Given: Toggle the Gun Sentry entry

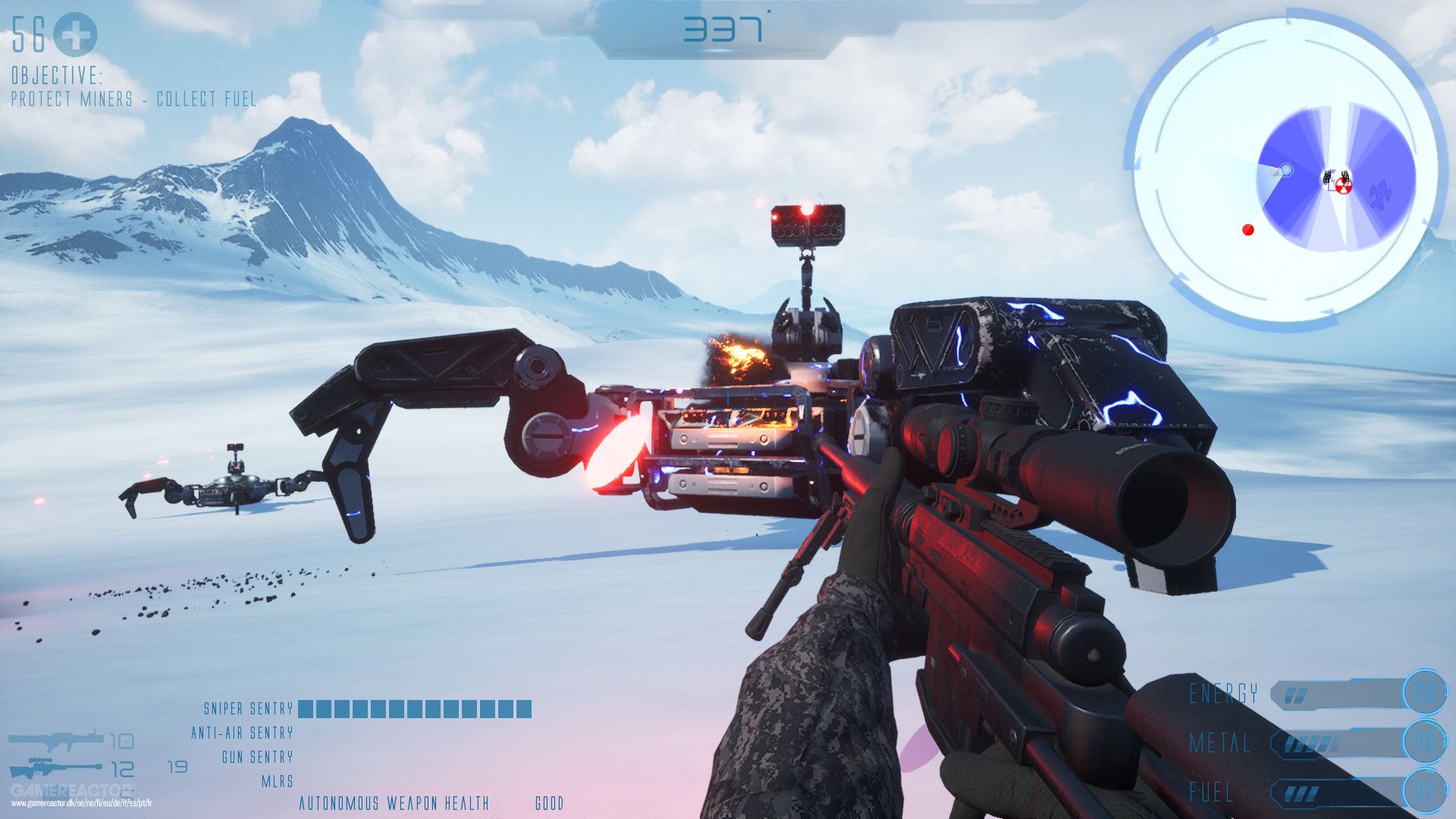Looking at the screenshot, I should tap(258, 757).
